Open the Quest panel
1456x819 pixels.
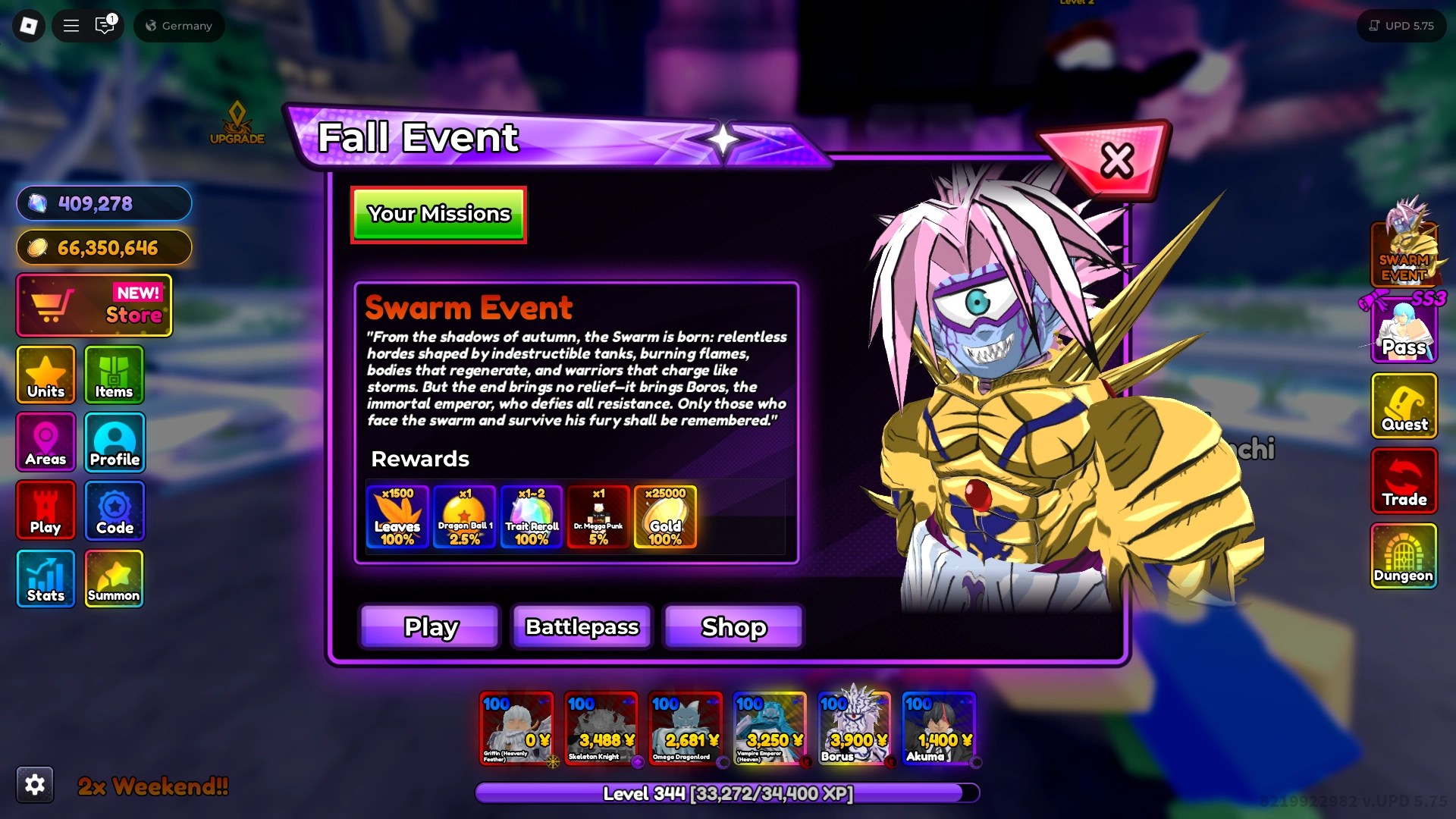[1404, 406]
